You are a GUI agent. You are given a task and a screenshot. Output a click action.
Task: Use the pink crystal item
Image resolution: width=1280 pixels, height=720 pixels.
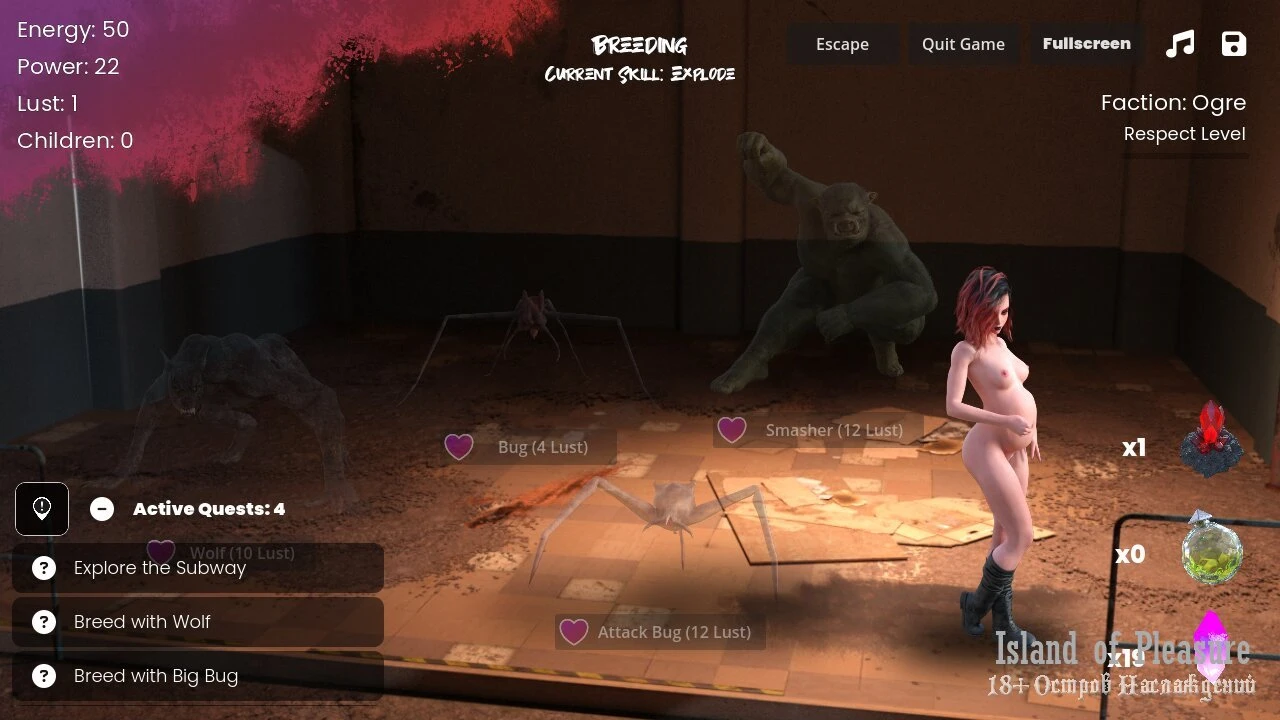(1210, 645)
